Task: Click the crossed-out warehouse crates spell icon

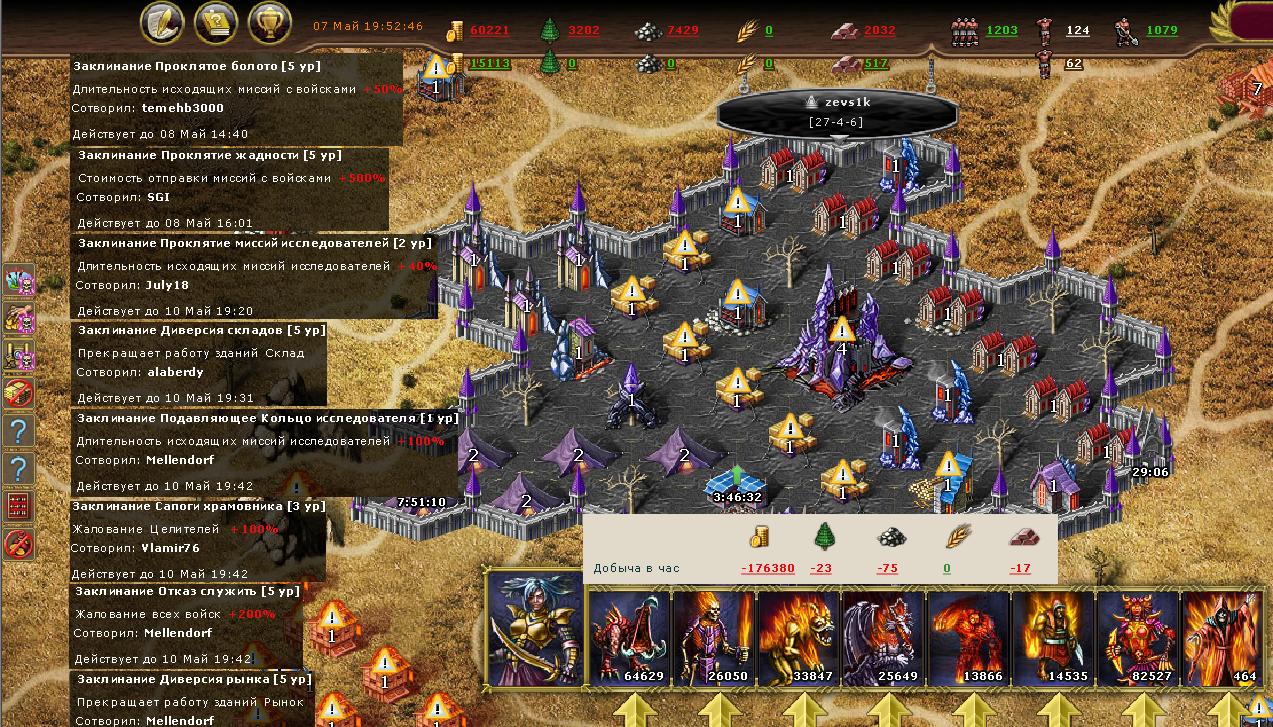Action: pyautogui.click(x=20, y=392)
